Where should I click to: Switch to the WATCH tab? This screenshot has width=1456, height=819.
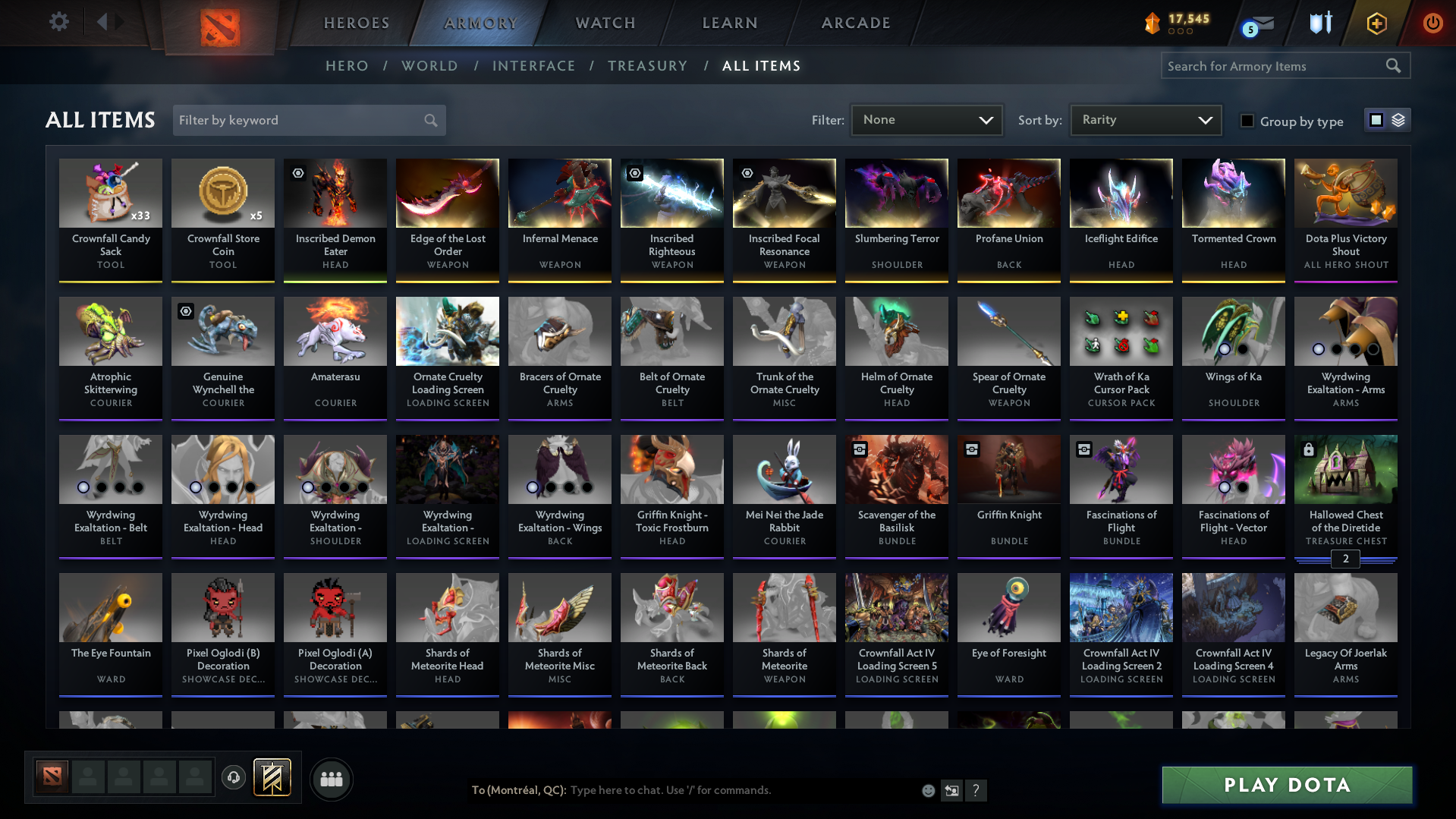click(605, 23)
